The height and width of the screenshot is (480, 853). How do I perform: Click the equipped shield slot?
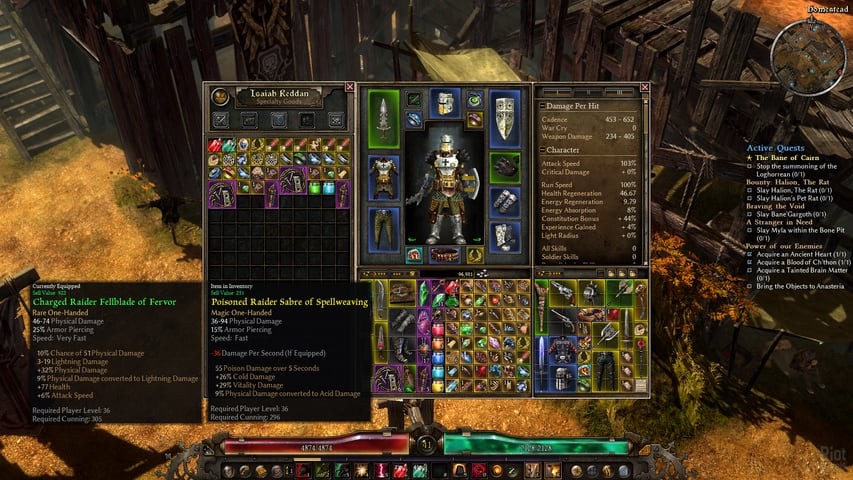[505, 117]
